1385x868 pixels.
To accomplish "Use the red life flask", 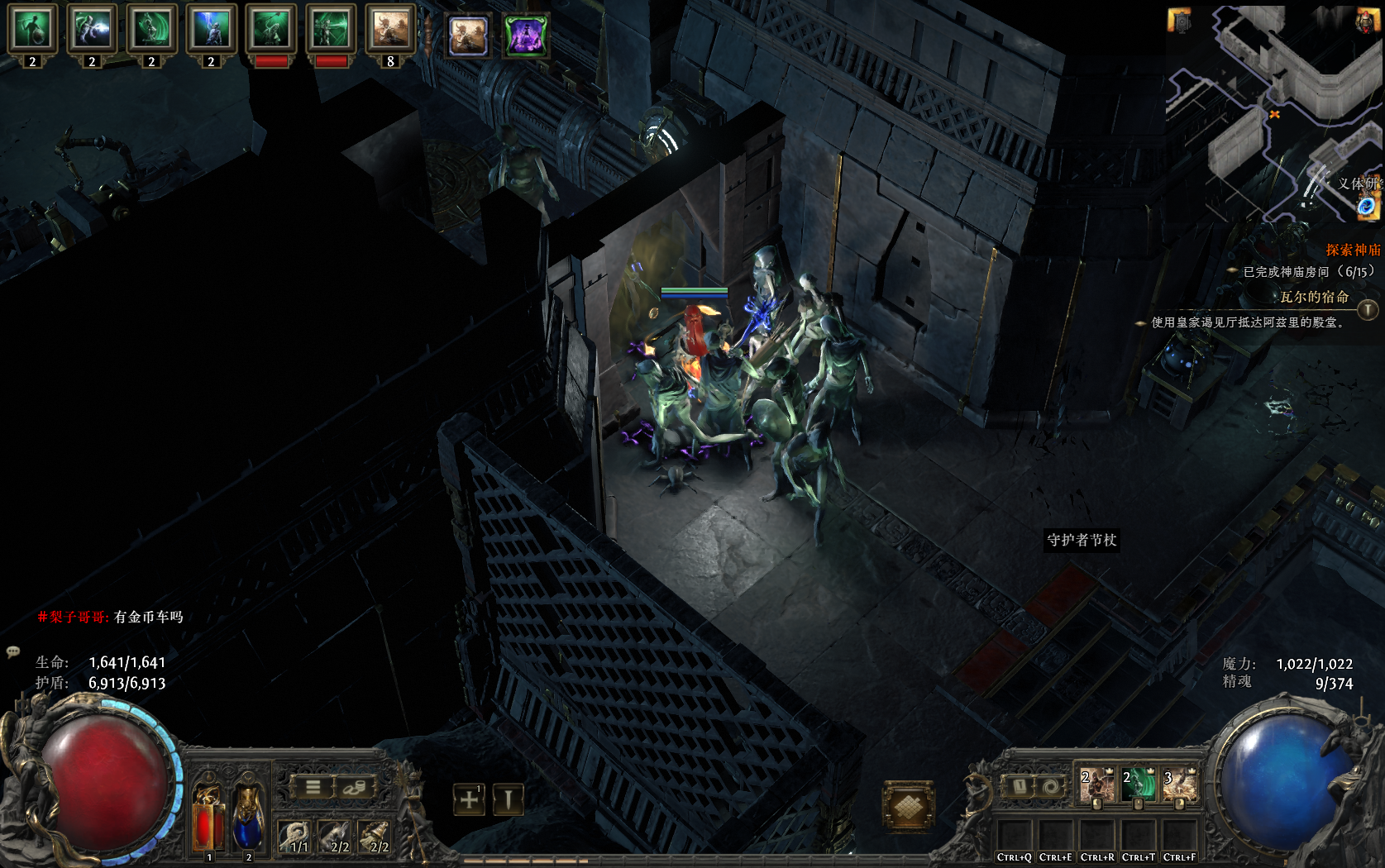I will [207, 818].
